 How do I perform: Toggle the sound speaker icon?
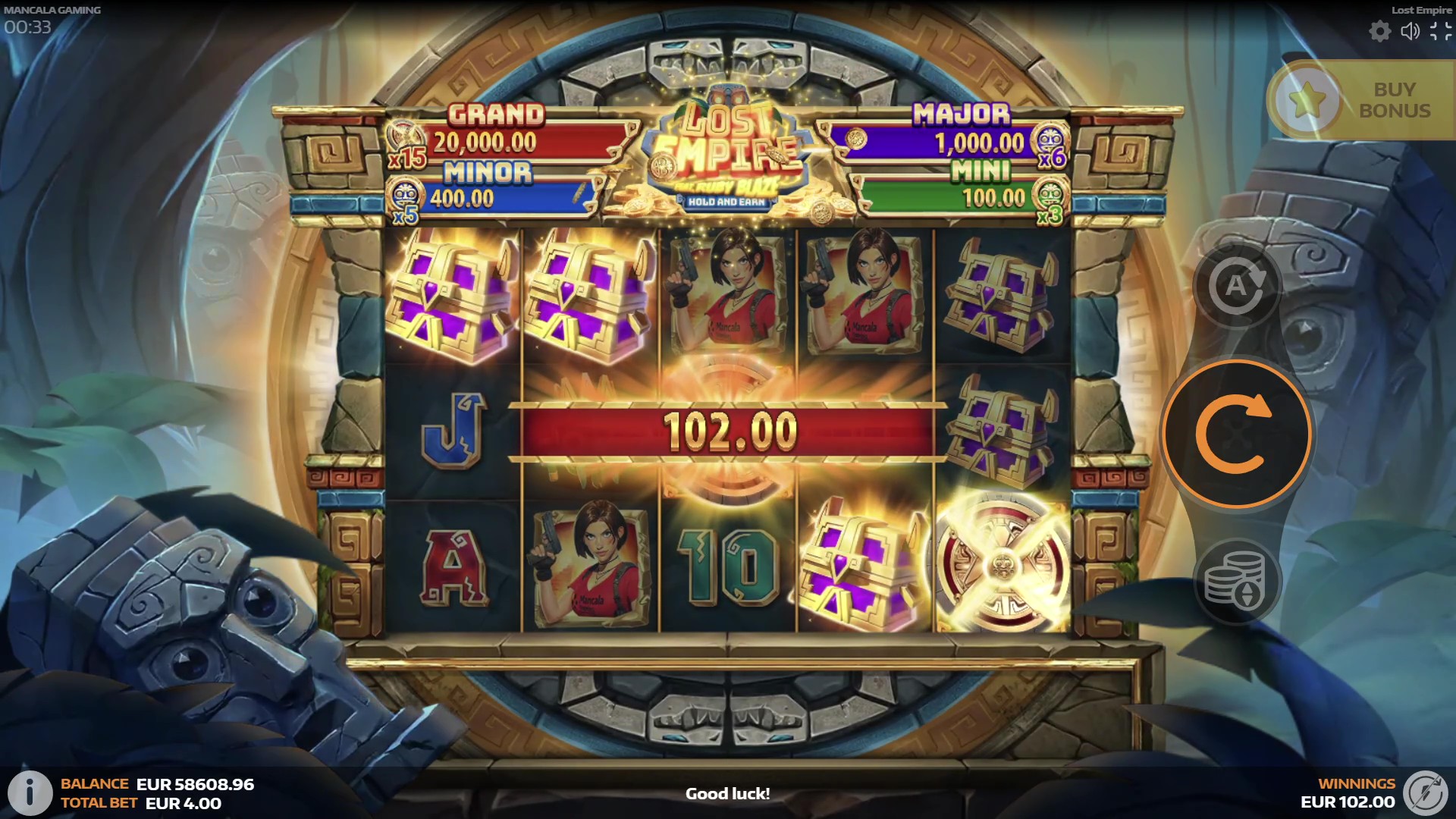(1410, 31)
